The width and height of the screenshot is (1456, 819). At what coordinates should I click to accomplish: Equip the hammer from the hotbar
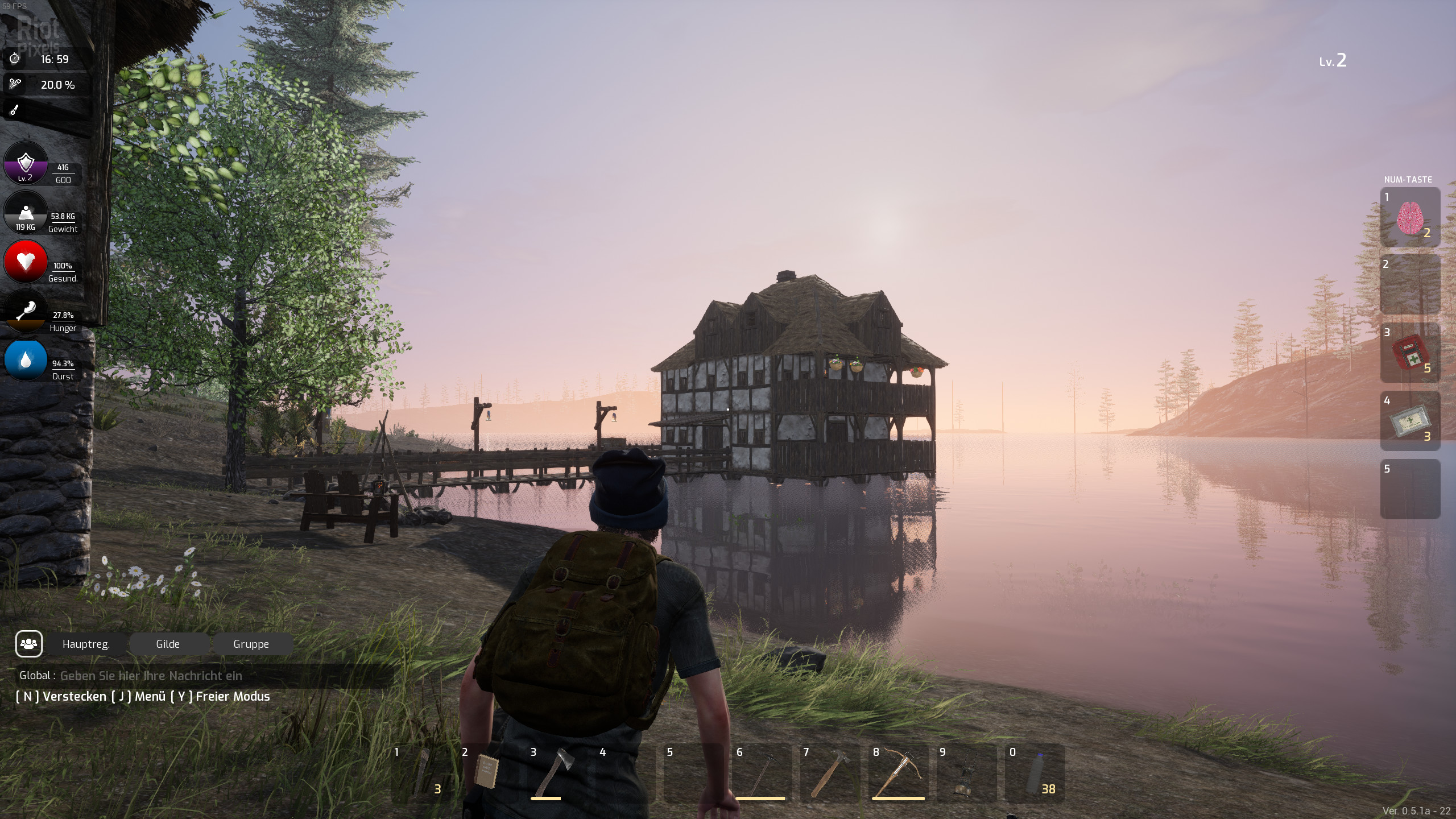tap(829, 772)
